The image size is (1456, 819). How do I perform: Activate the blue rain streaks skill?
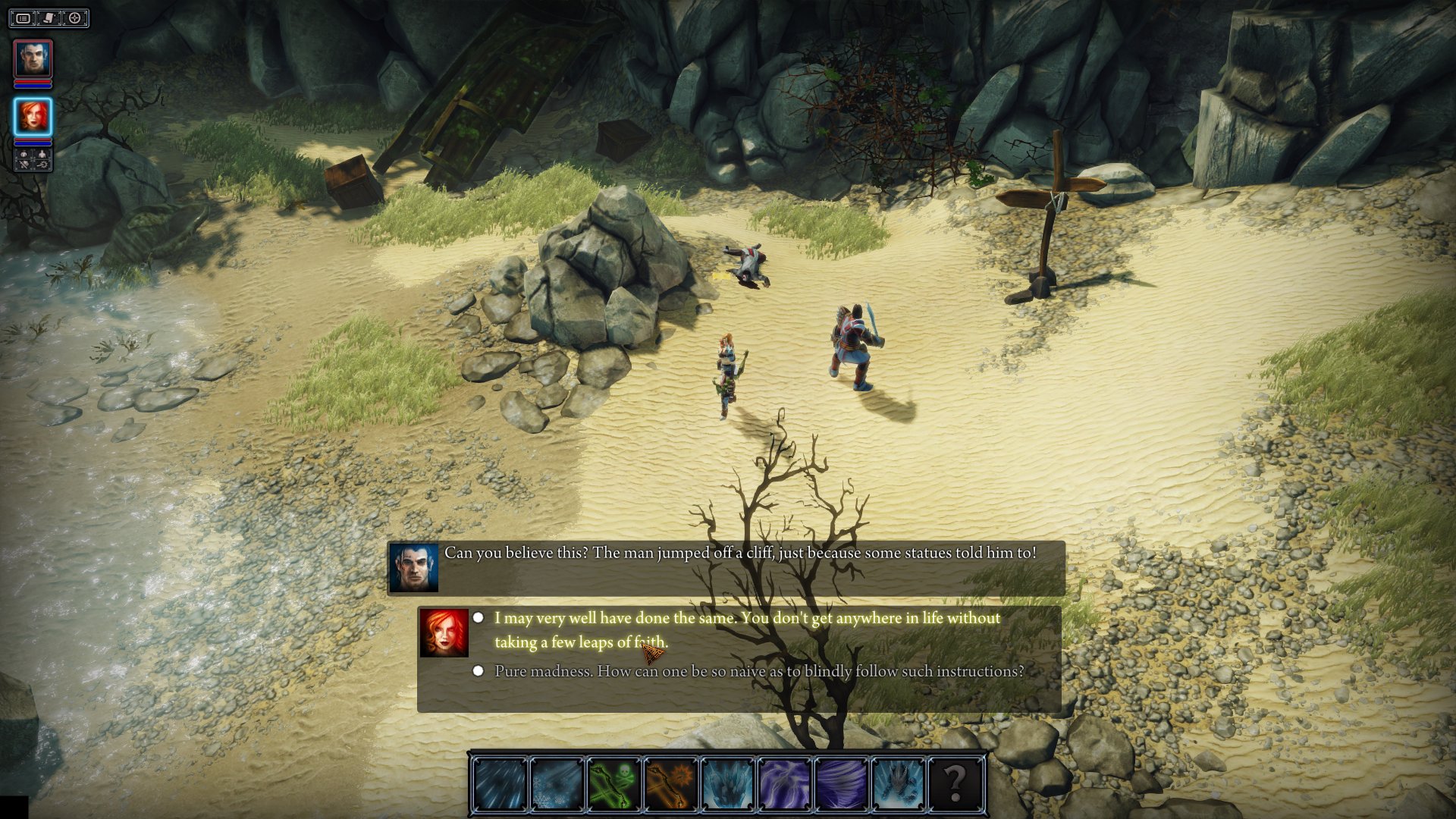tap(500, 783)
